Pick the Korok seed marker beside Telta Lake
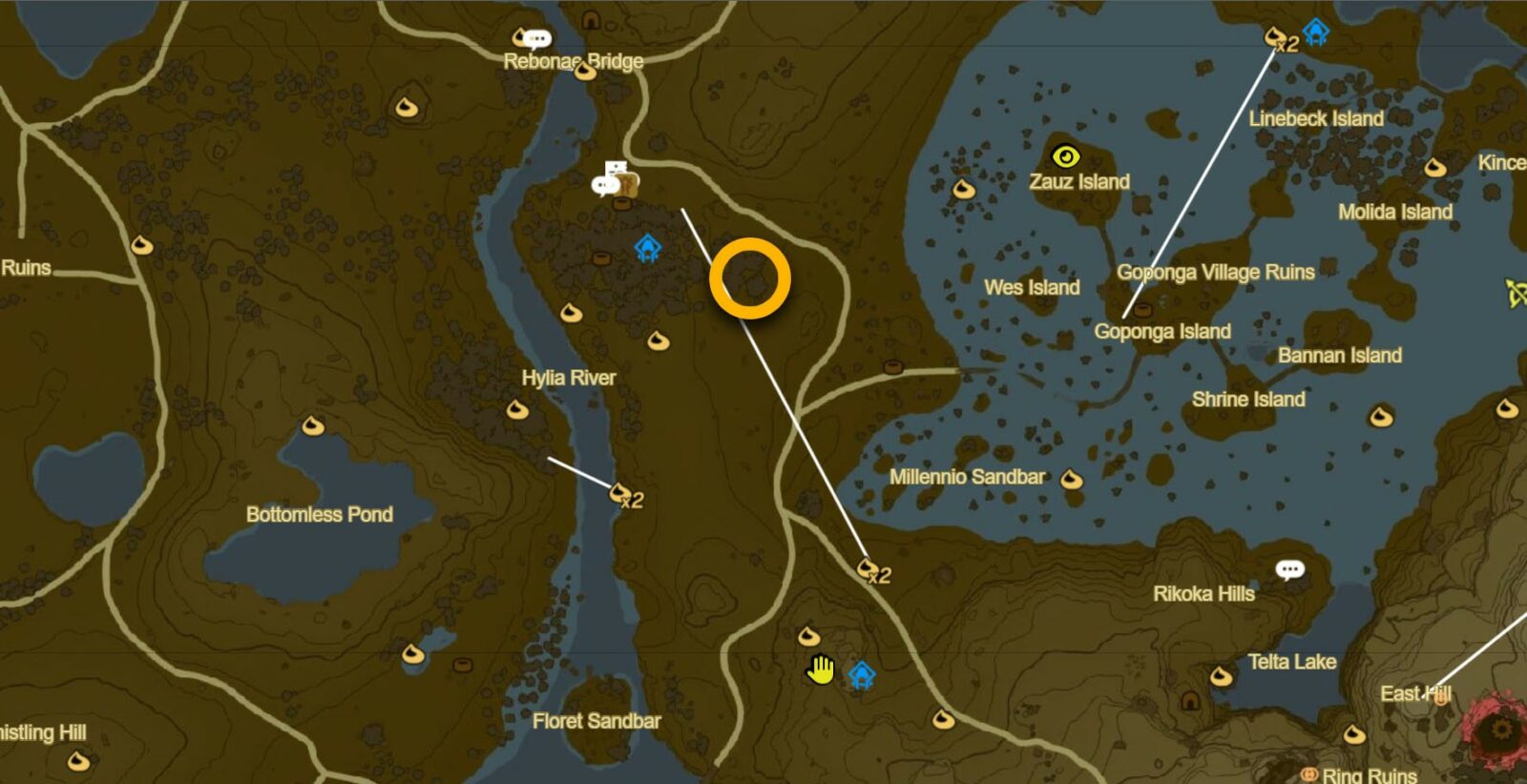The width and height of the screenshot is (1527, 784). point(1221,678)
